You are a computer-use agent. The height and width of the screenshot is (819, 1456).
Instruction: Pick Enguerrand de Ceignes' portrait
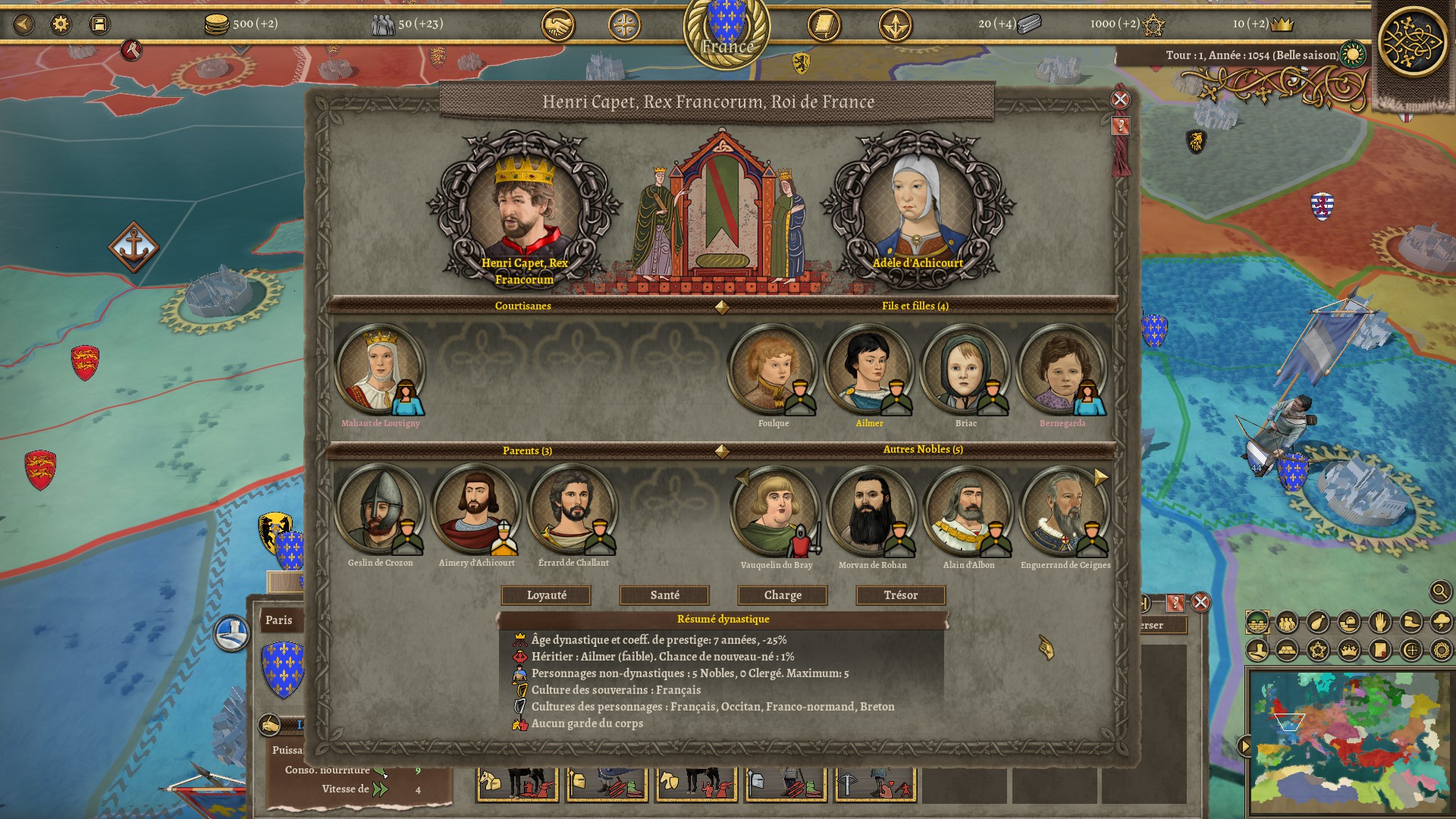point(1065,510)
